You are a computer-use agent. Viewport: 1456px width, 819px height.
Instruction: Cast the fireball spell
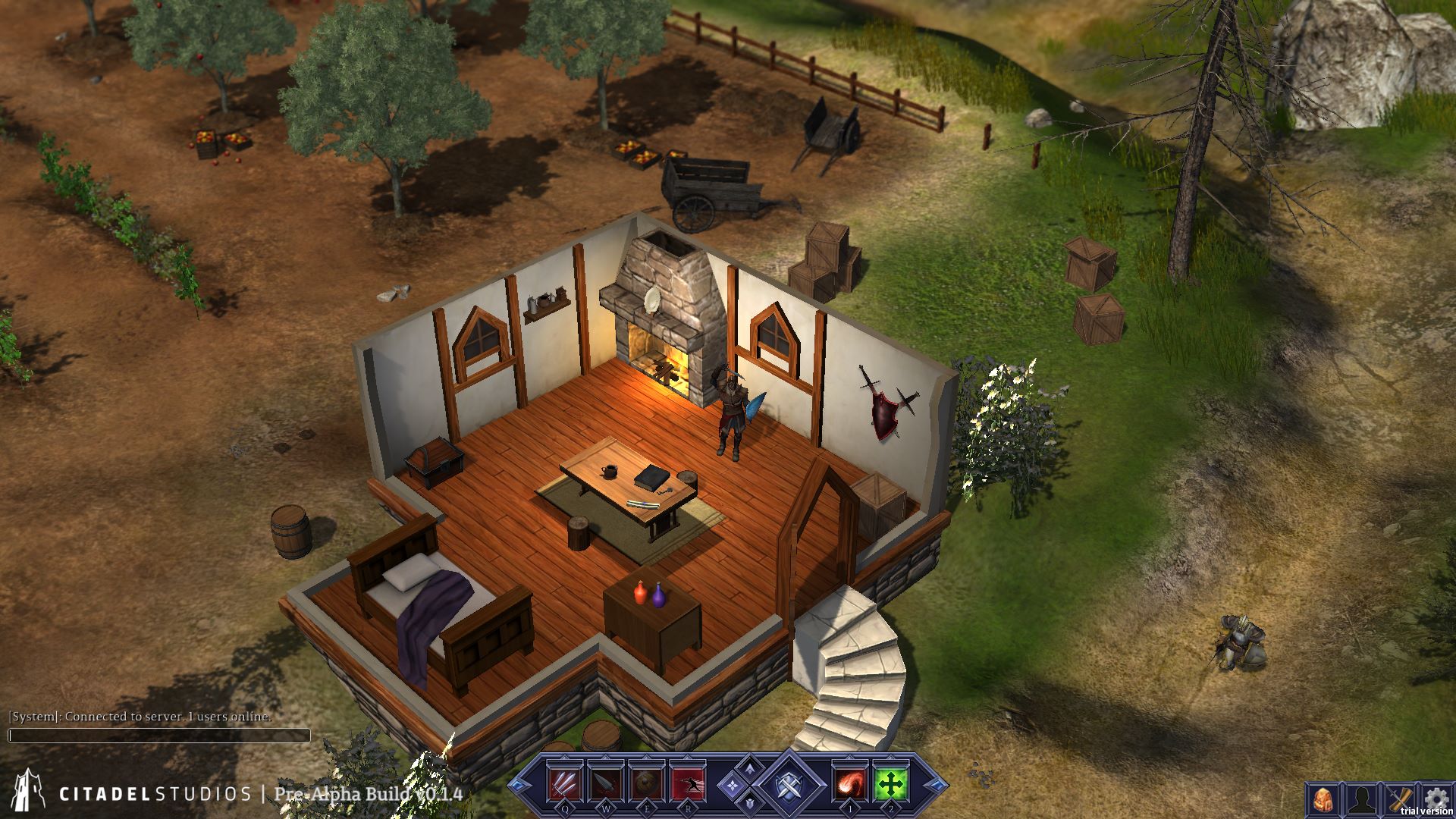click(x=850, y=783)
